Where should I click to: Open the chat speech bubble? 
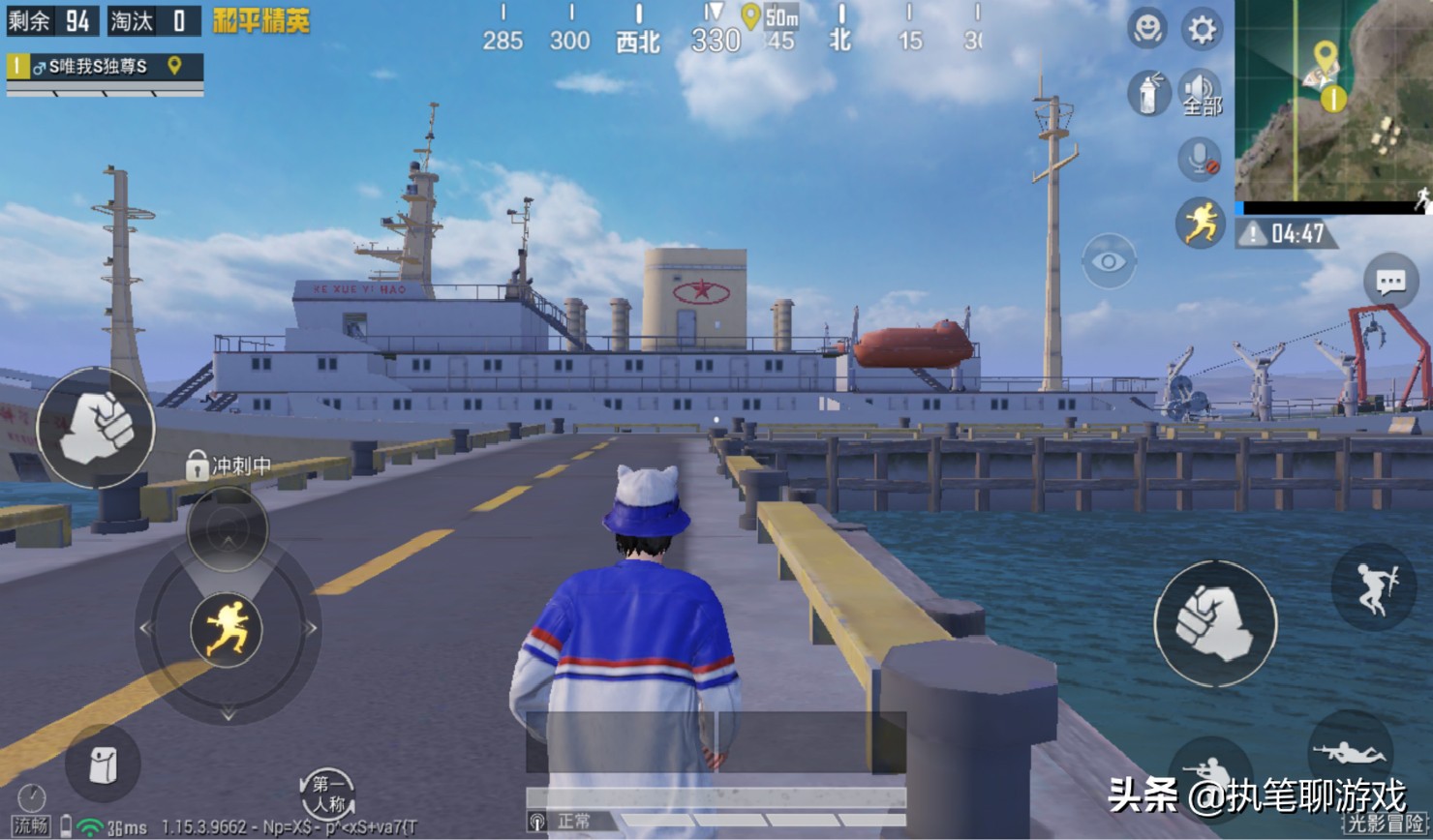click(x=1390, y=282)
